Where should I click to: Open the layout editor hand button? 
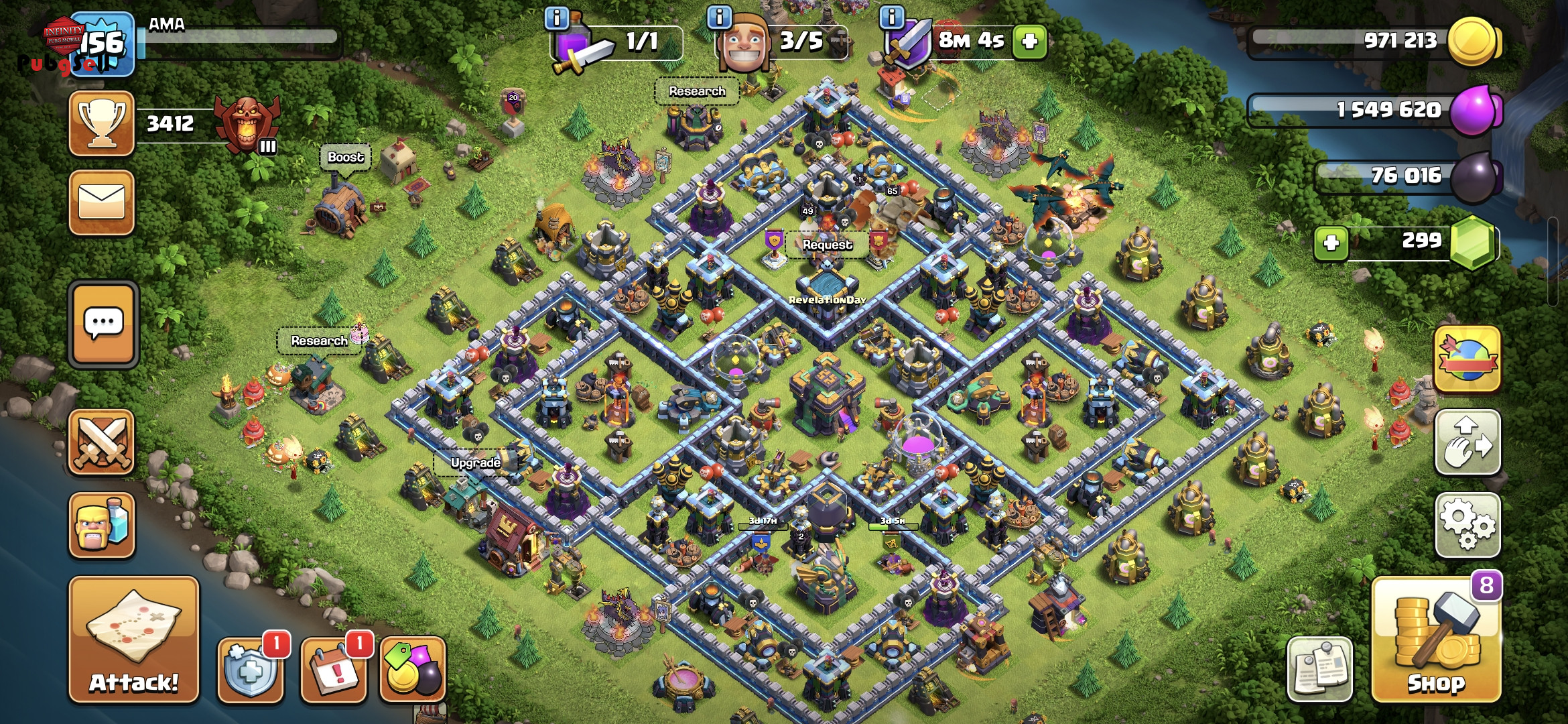[x=1467, y=442]
